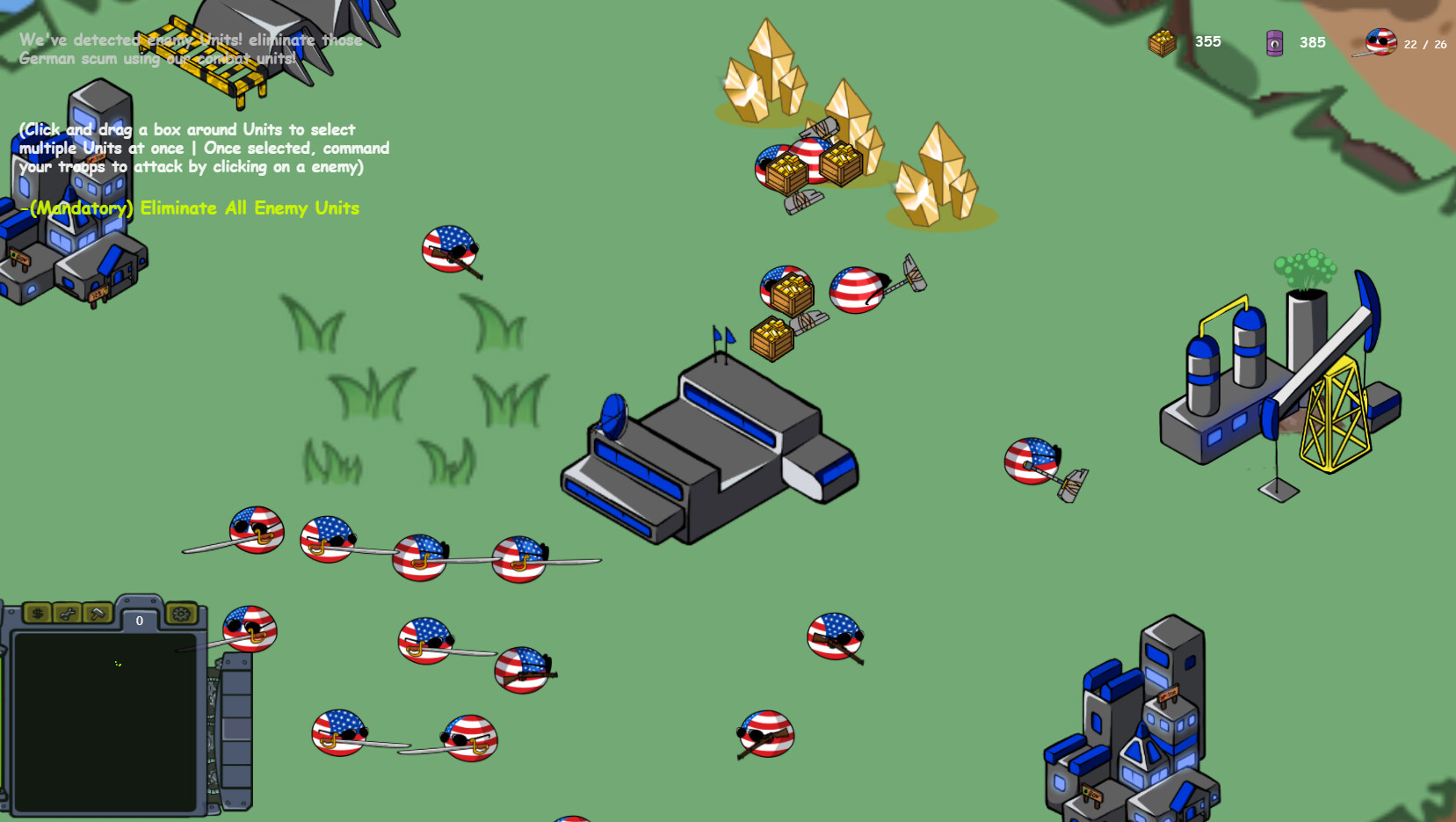Switch to the hammer construction tab
The image size is (1456, 822).
(97, 615)
